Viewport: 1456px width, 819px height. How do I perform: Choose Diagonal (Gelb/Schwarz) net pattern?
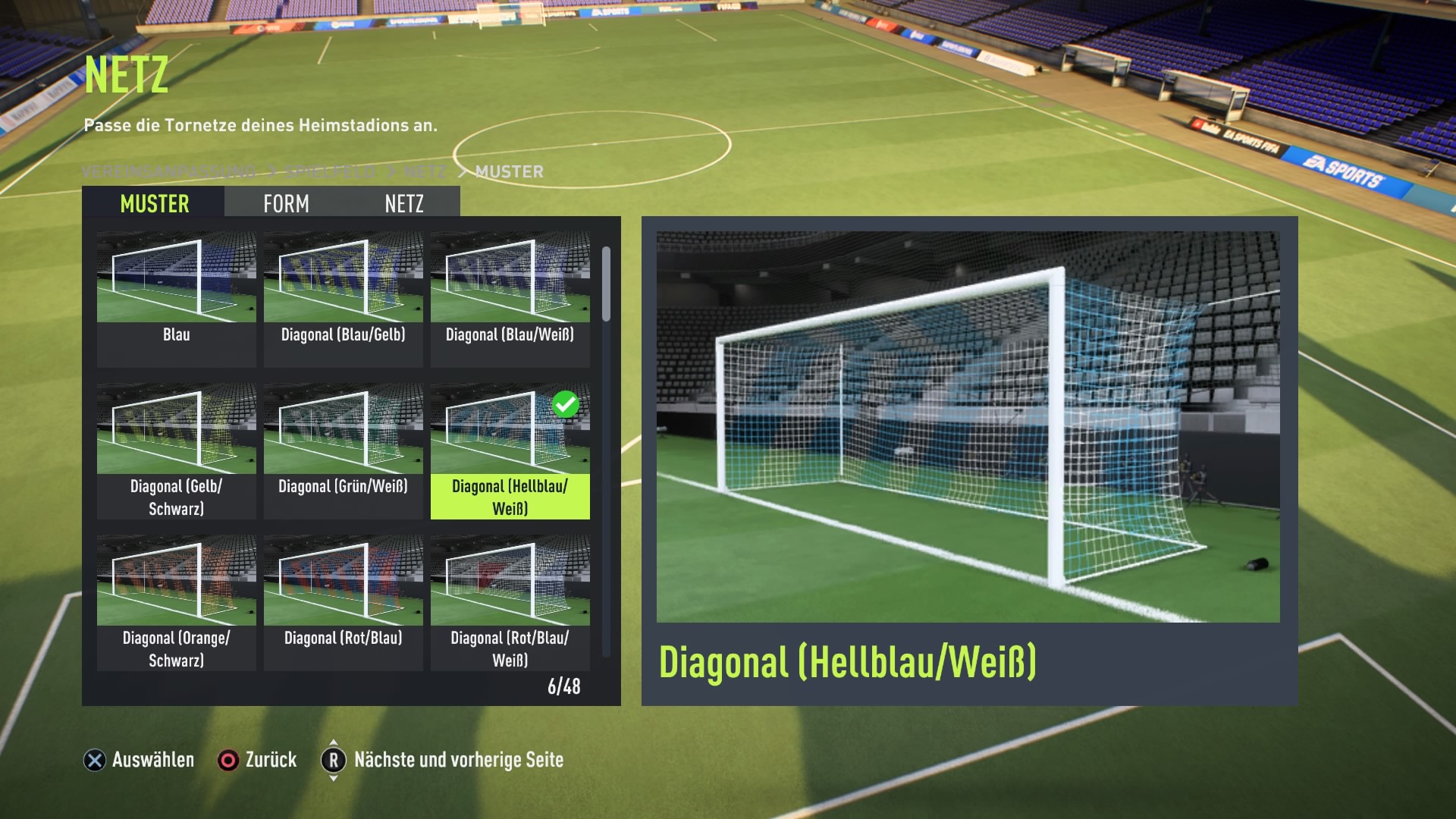pyautogui.click(x=176, y=450)
